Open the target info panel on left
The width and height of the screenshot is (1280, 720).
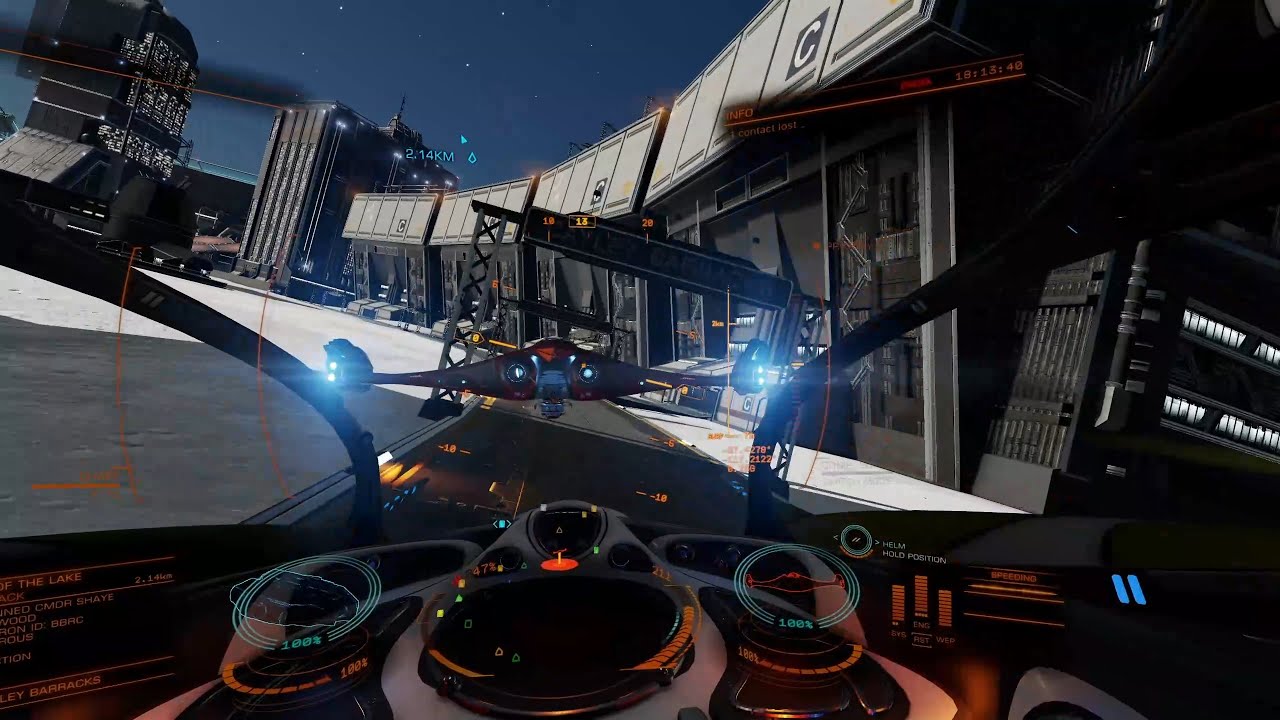click(x=70, y=620)
